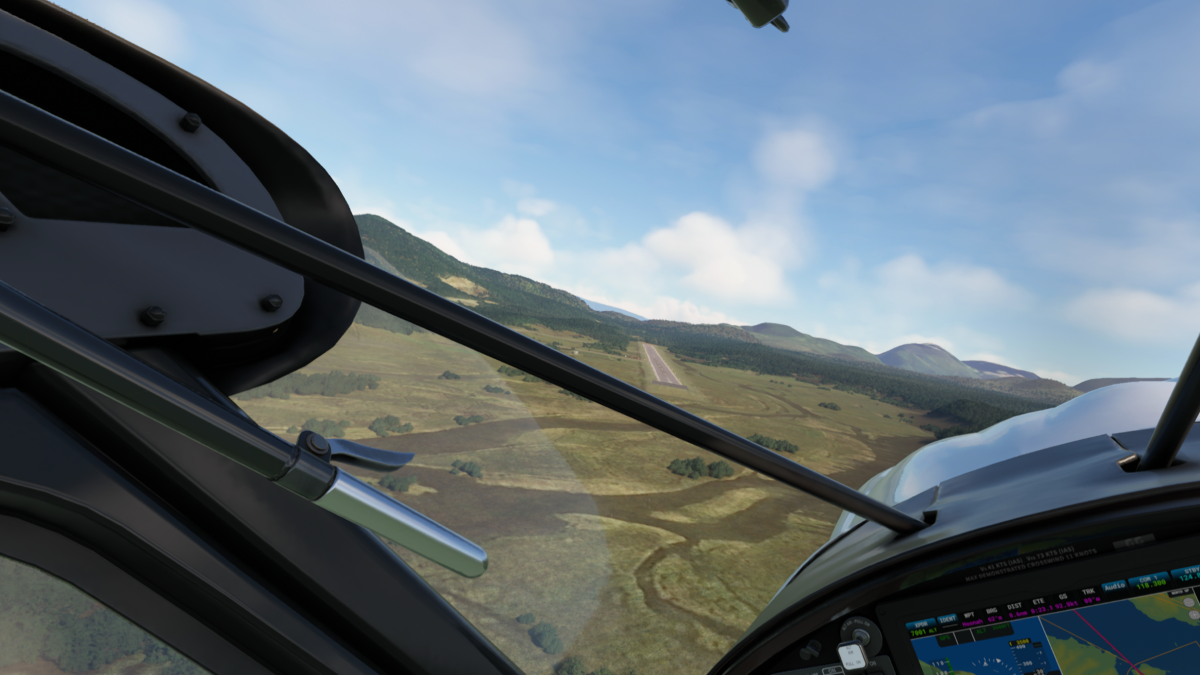Select the COM 1 frequency field

tap(1148, 580)
